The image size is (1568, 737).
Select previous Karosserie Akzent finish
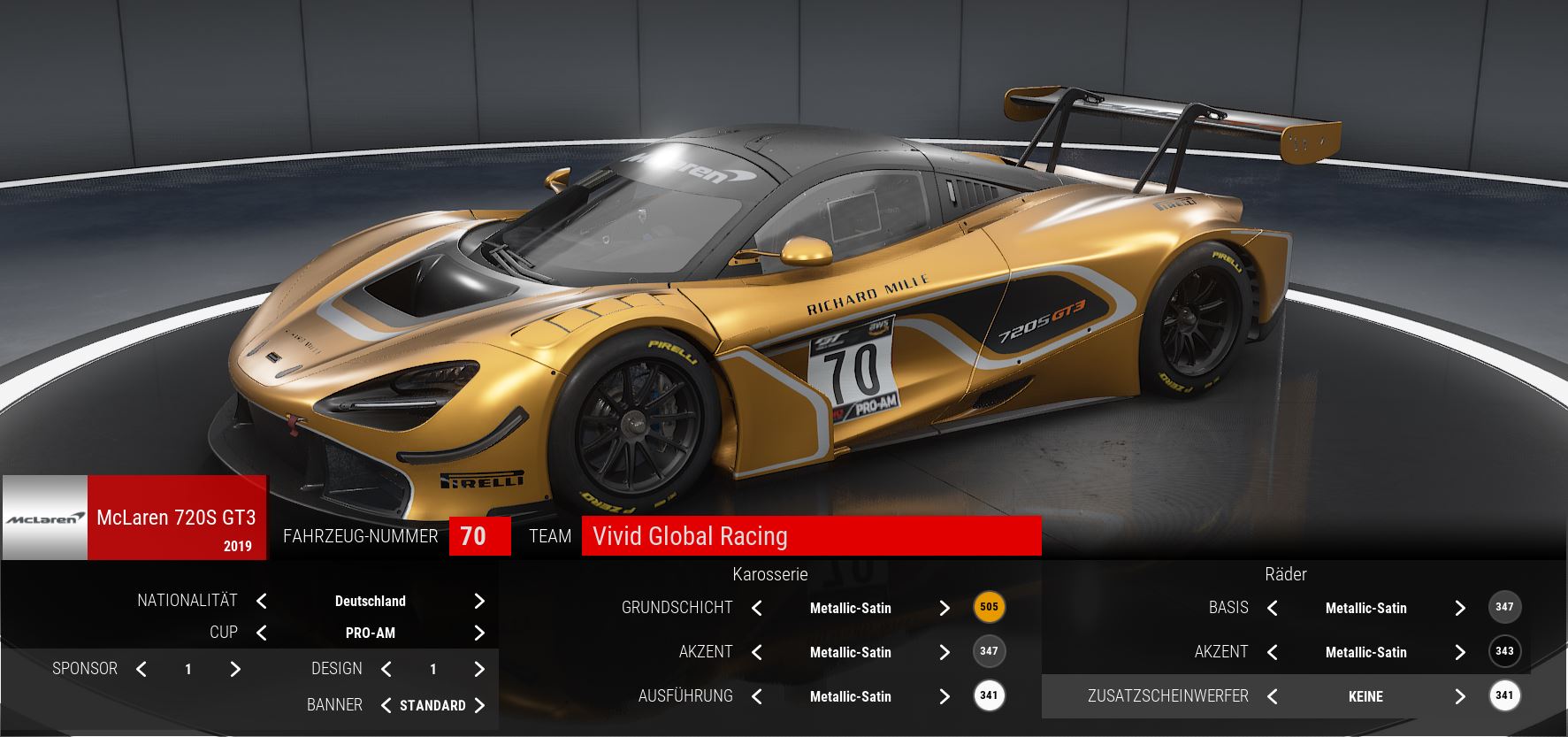[x=757, y=653]
